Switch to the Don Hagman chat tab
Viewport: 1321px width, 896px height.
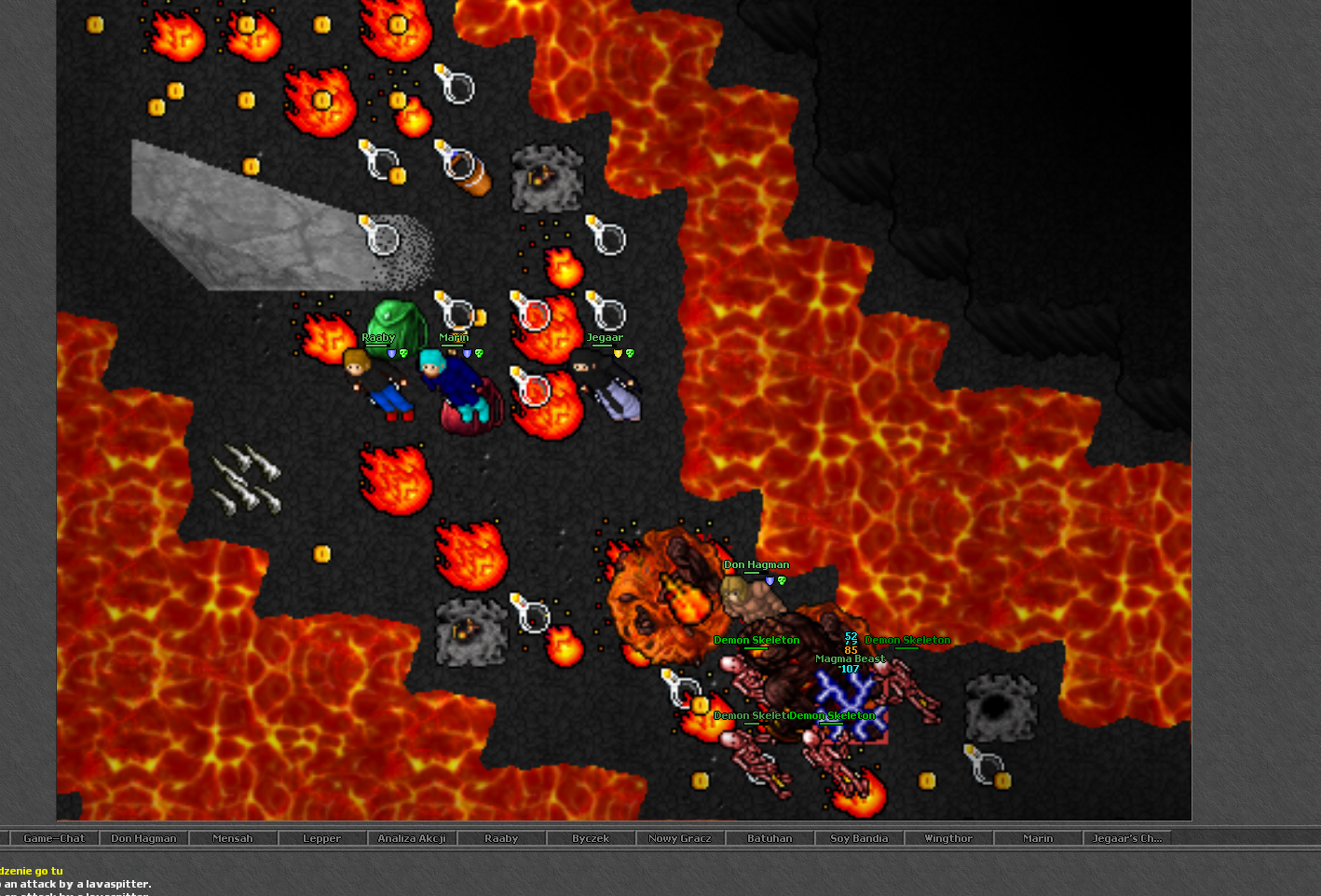[x=143, y=838]
